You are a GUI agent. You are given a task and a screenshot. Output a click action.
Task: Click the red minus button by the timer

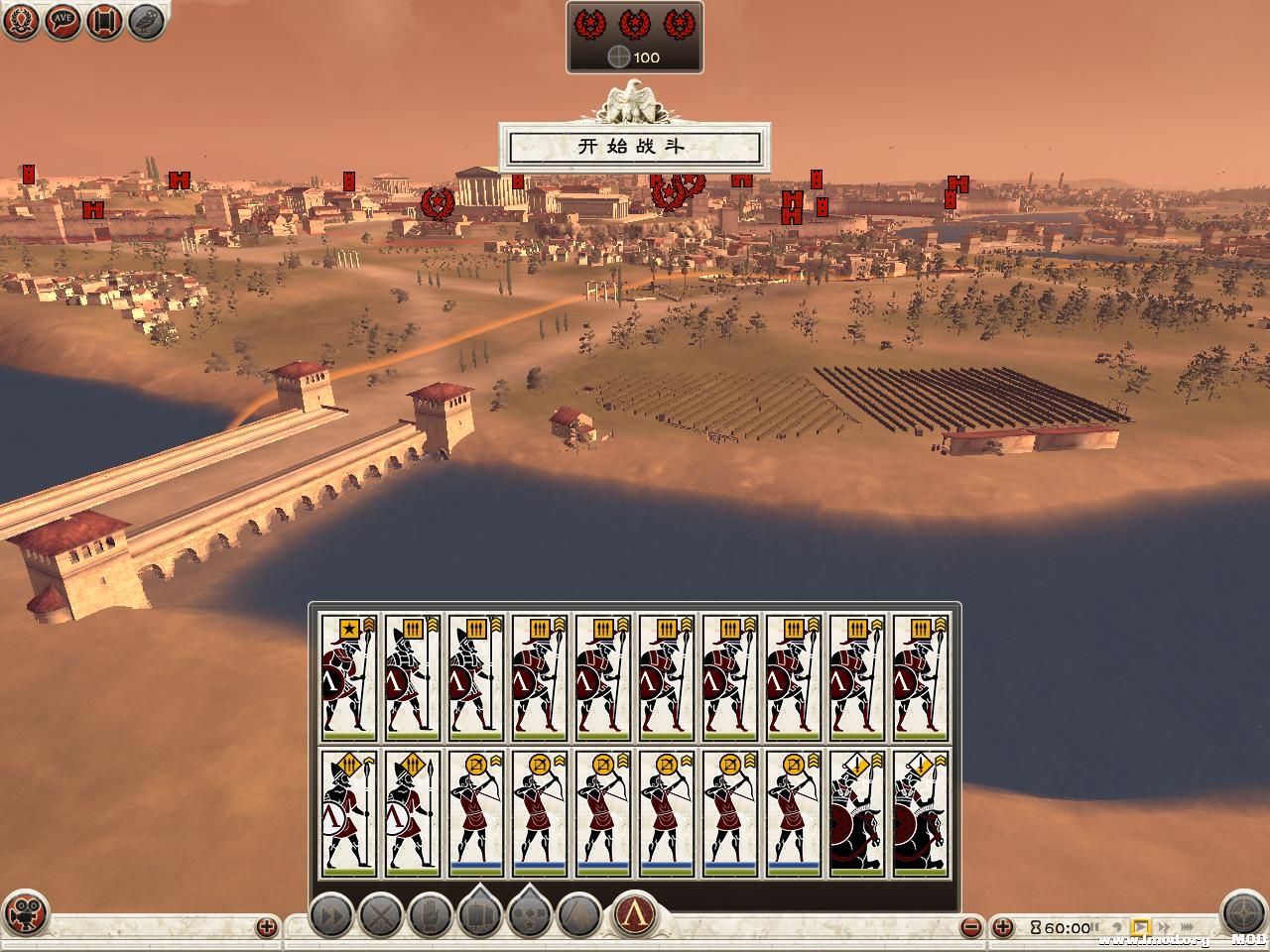(x=973, y=928)
